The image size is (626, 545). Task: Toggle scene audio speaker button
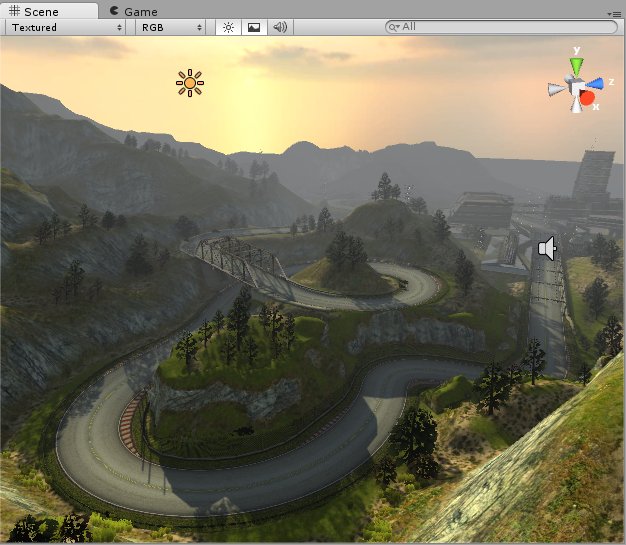280,27
